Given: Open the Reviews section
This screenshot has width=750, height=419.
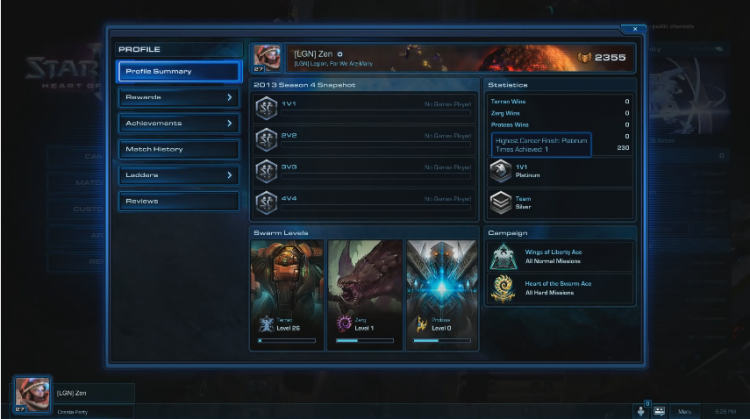Looking at the screenshot, I should pos(179,202).
